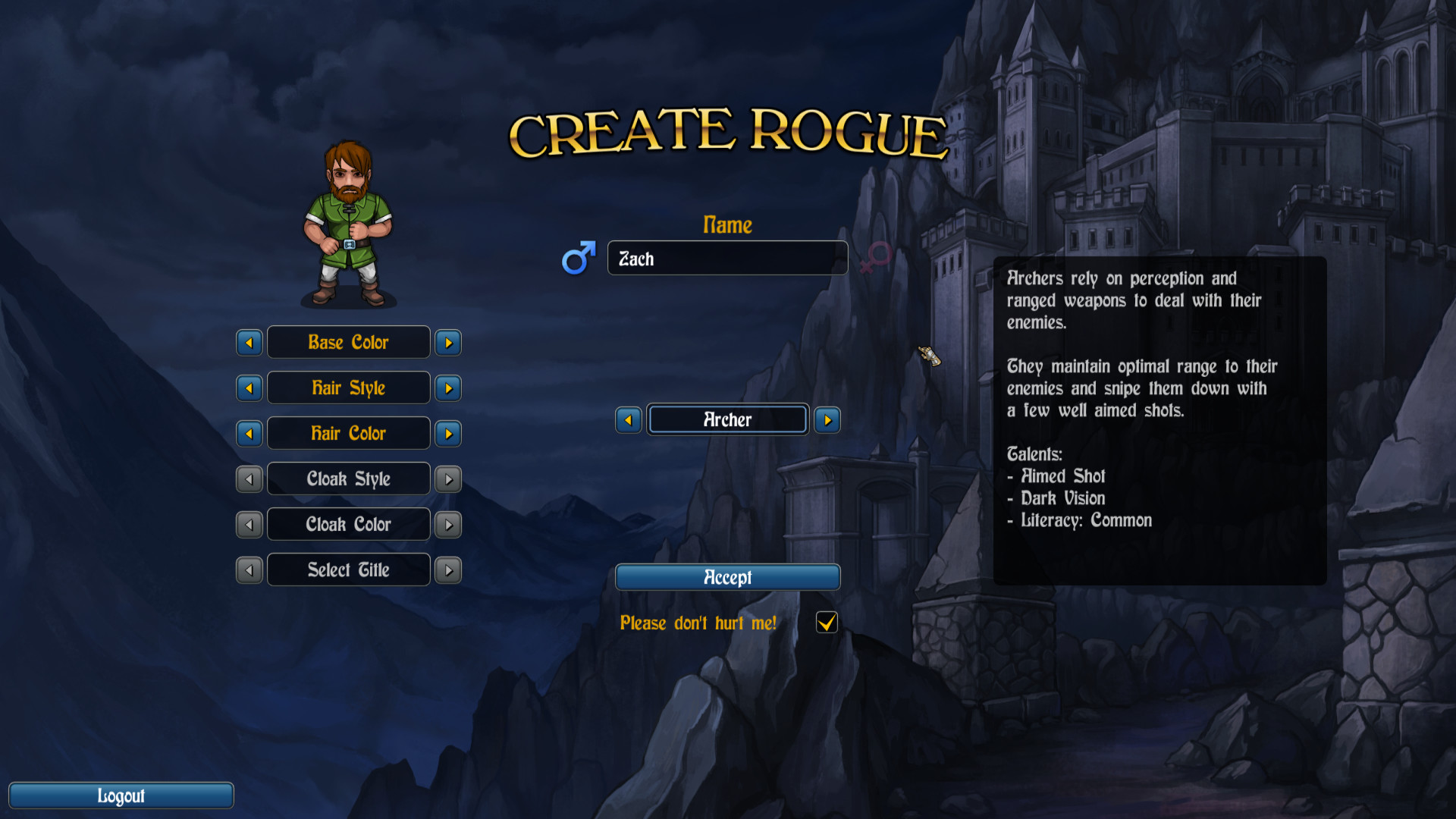Image resolution: width=1456 pixels, height=819 pixels.
Task: Click the right arrow next to Select Title
Action: 447,570
